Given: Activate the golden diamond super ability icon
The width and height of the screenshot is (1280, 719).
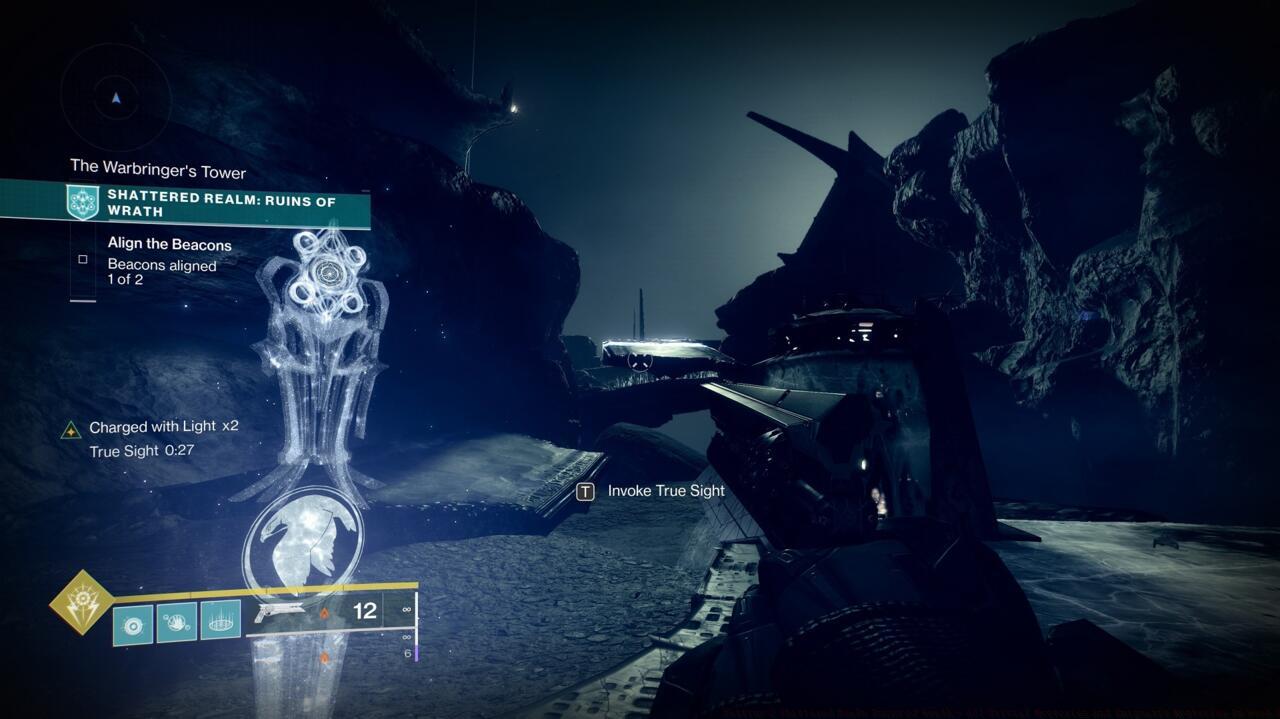Looking at the screenshot, I should click(x=82, y=602).
